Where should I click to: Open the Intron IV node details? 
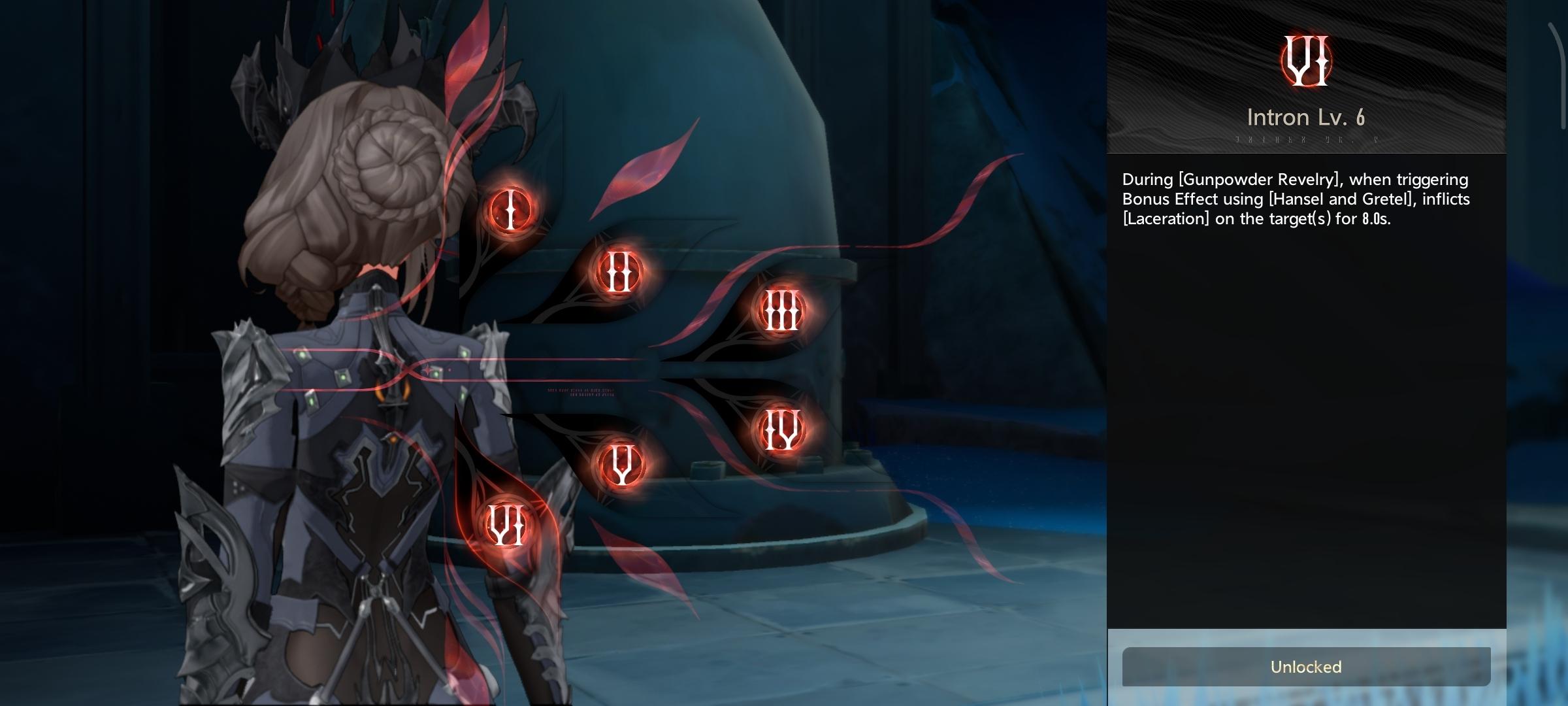coord(781,429)
